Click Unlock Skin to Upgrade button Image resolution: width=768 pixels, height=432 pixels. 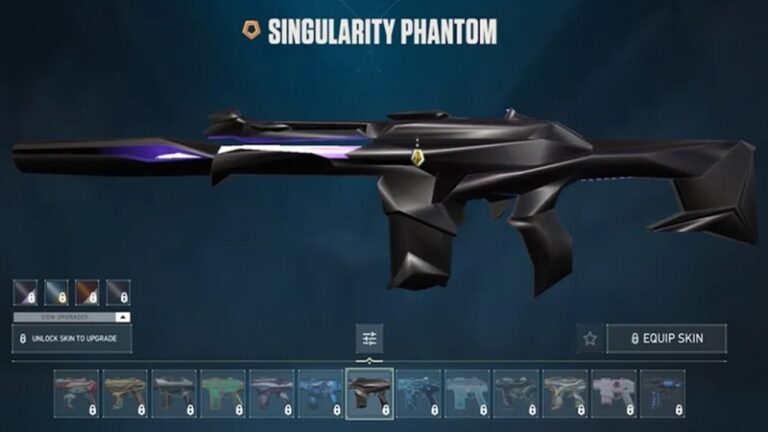pos(72,338)
